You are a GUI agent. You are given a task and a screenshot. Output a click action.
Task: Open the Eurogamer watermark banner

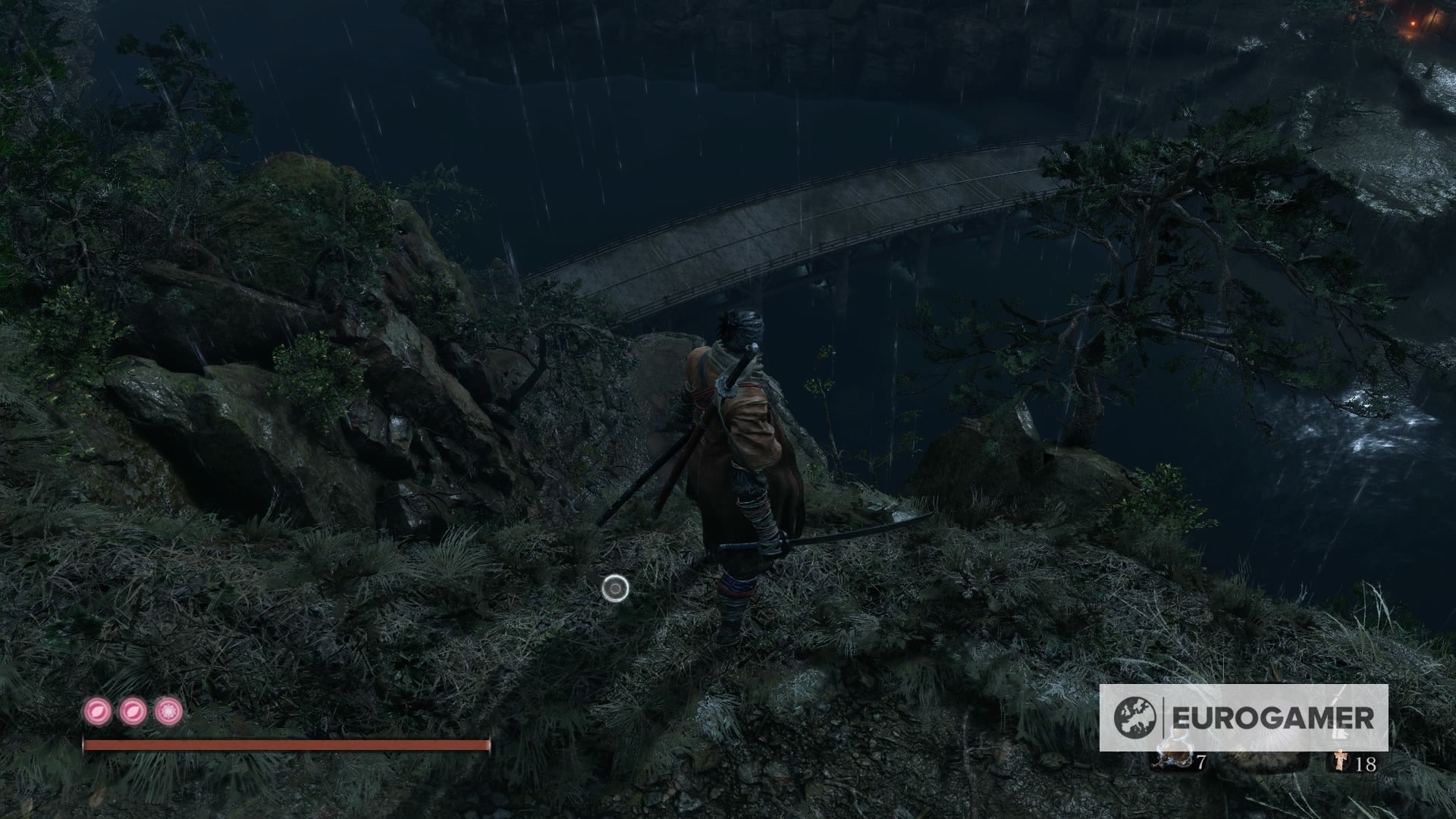pos(1244,717)
